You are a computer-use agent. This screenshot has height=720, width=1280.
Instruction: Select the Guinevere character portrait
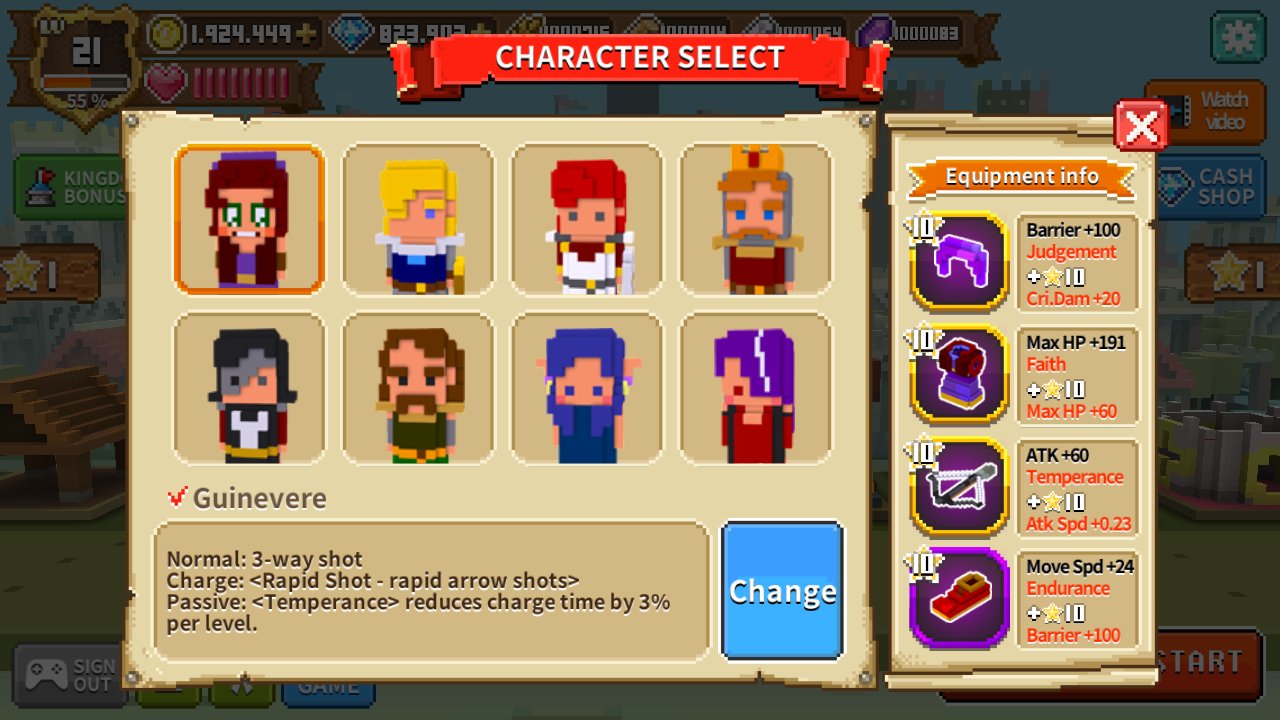pyautogui.click(x=249, y=219)
